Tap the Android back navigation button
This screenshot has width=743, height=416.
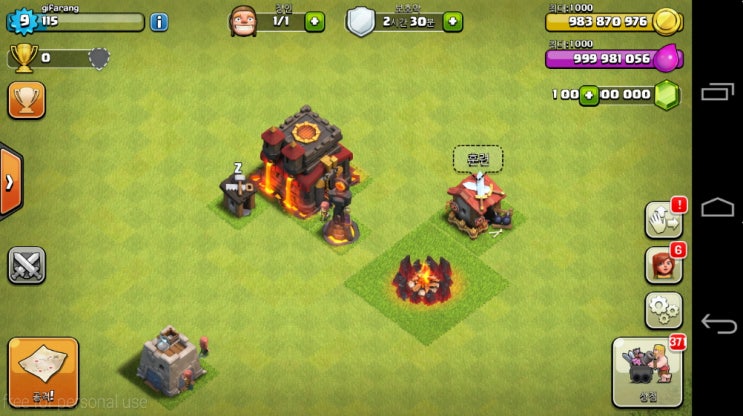coord(718,323)
